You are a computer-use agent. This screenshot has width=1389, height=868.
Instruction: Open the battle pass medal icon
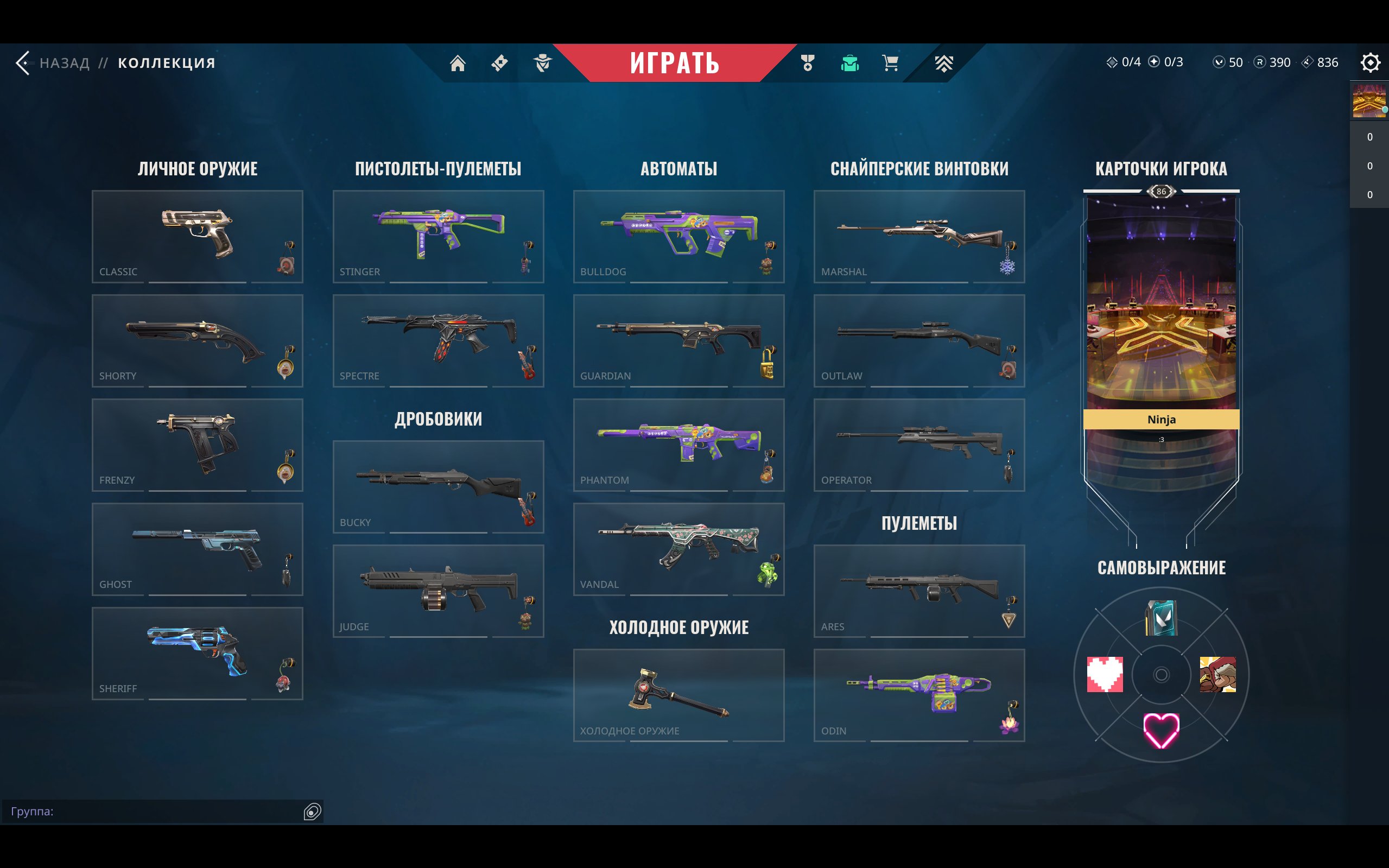pyautogui.click(x=806, y=63)
